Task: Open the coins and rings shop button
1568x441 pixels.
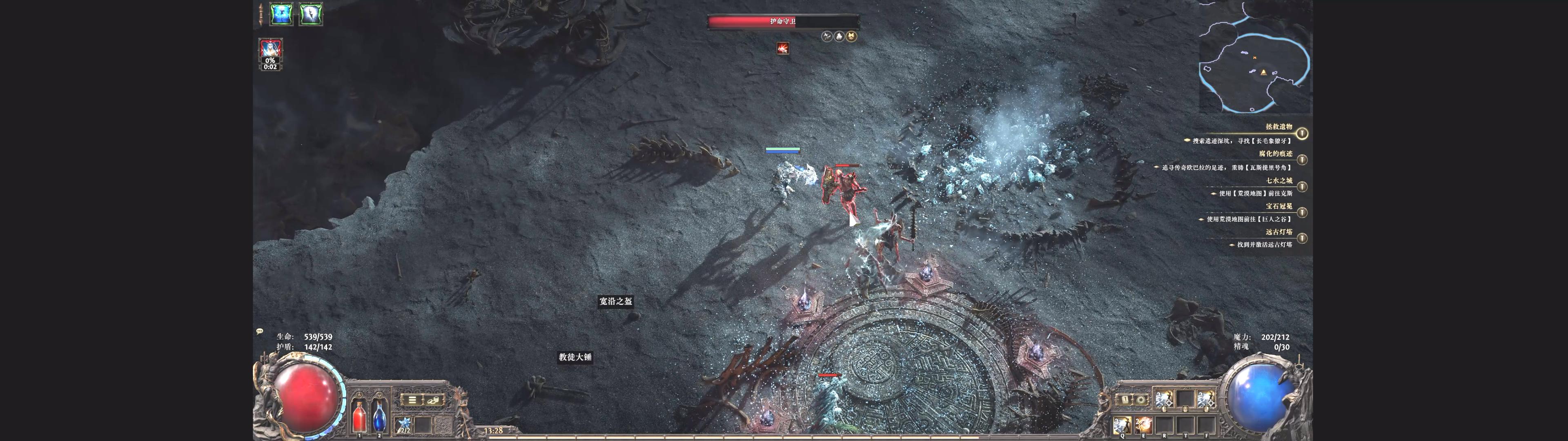Action: pyautogui.click(x=433, y=400)
